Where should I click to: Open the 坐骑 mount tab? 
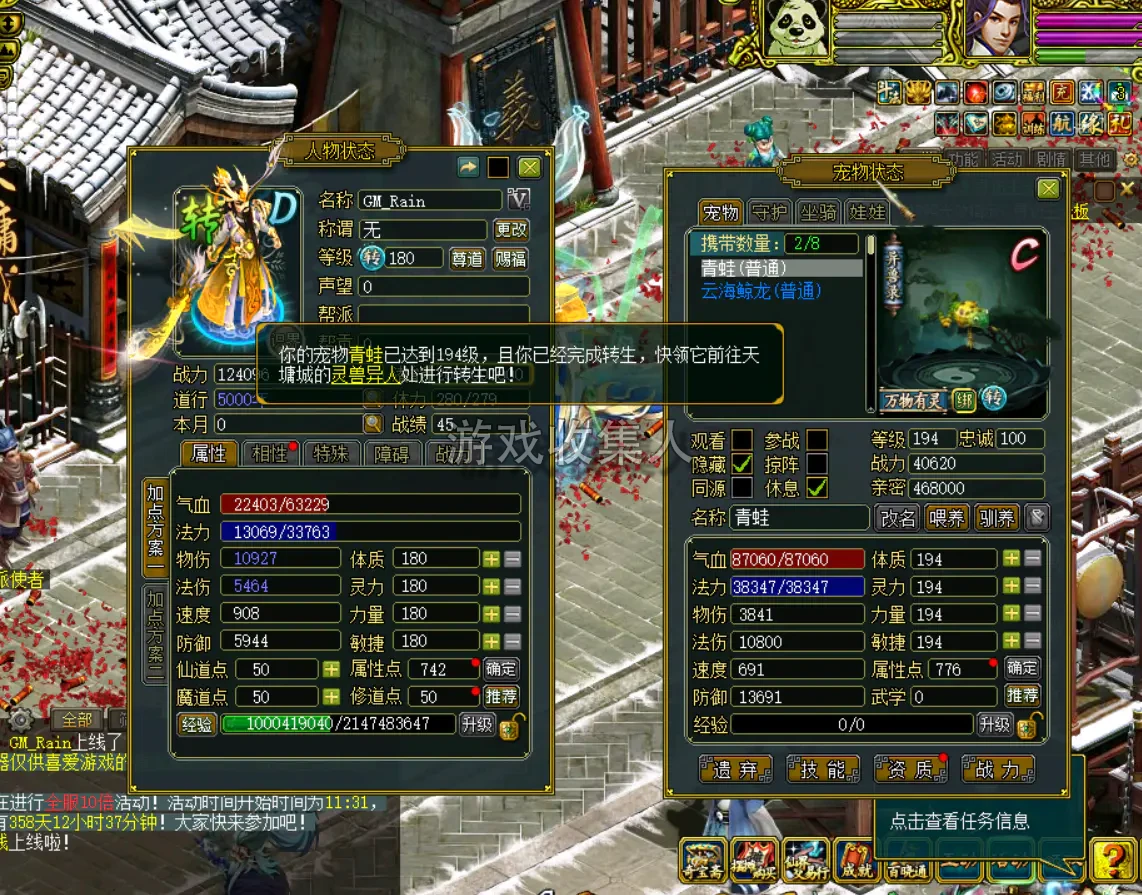(x=819, y=212)
